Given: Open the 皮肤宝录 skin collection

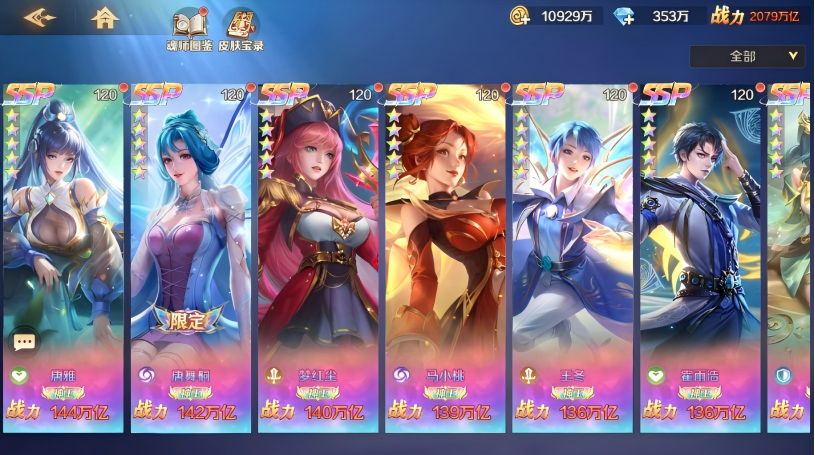Looking at the screenshot, I should 240,30.
